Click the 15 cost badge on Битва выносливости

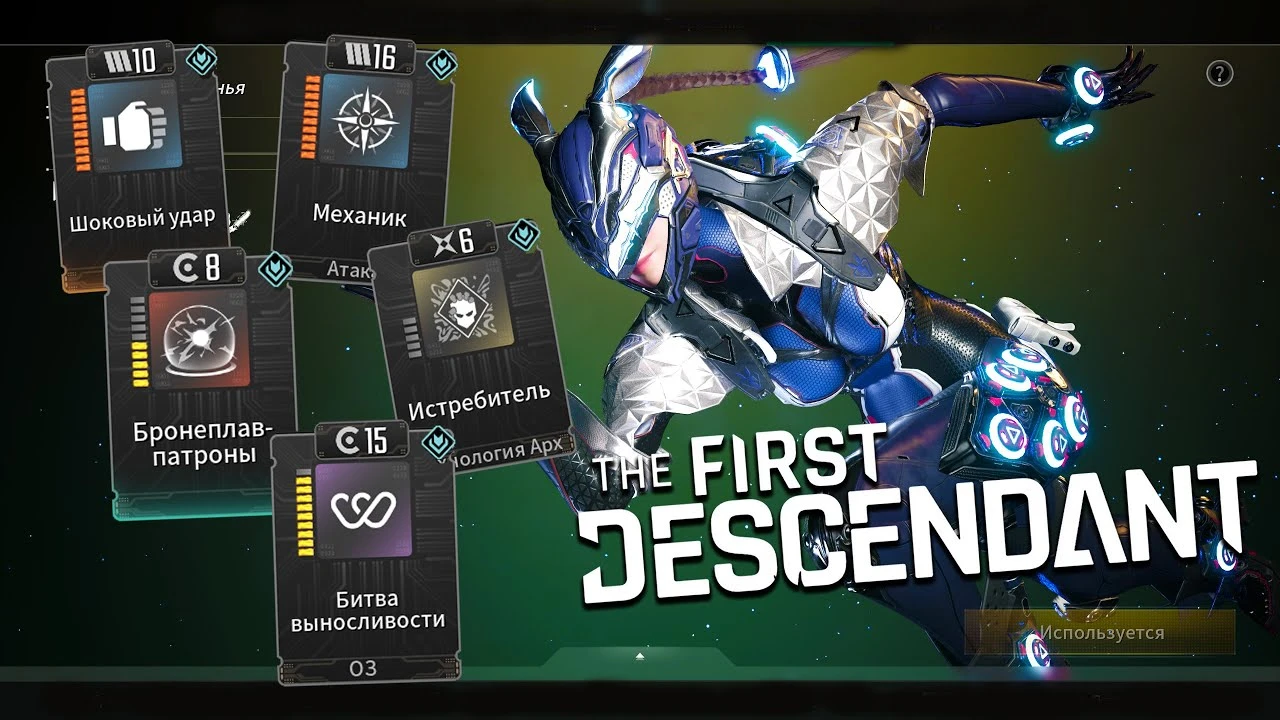(x=361, y=439)
